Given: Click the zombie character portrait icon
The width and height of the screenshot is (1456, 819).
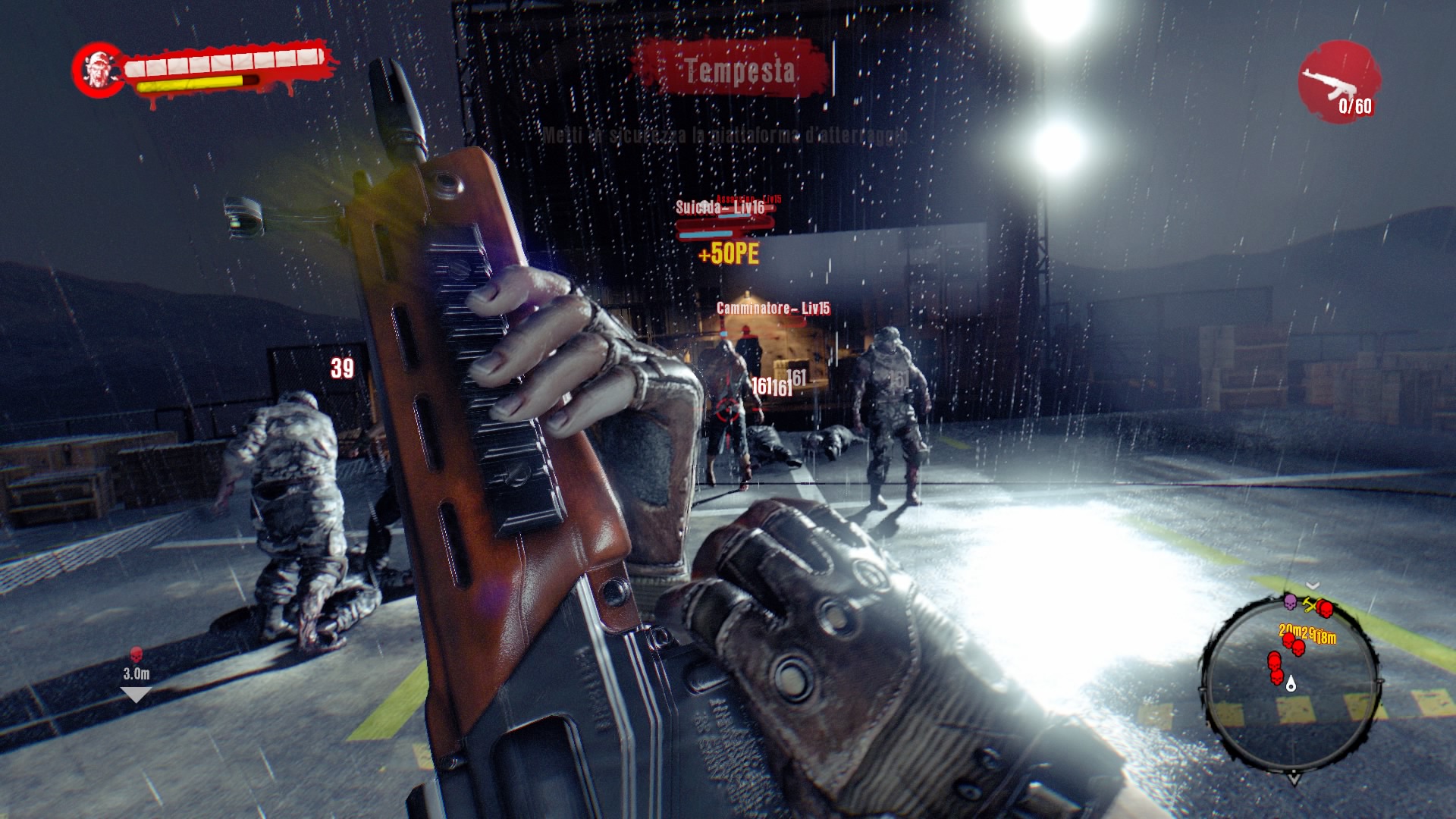Looking at the screenshot, I should coord(99,71).
